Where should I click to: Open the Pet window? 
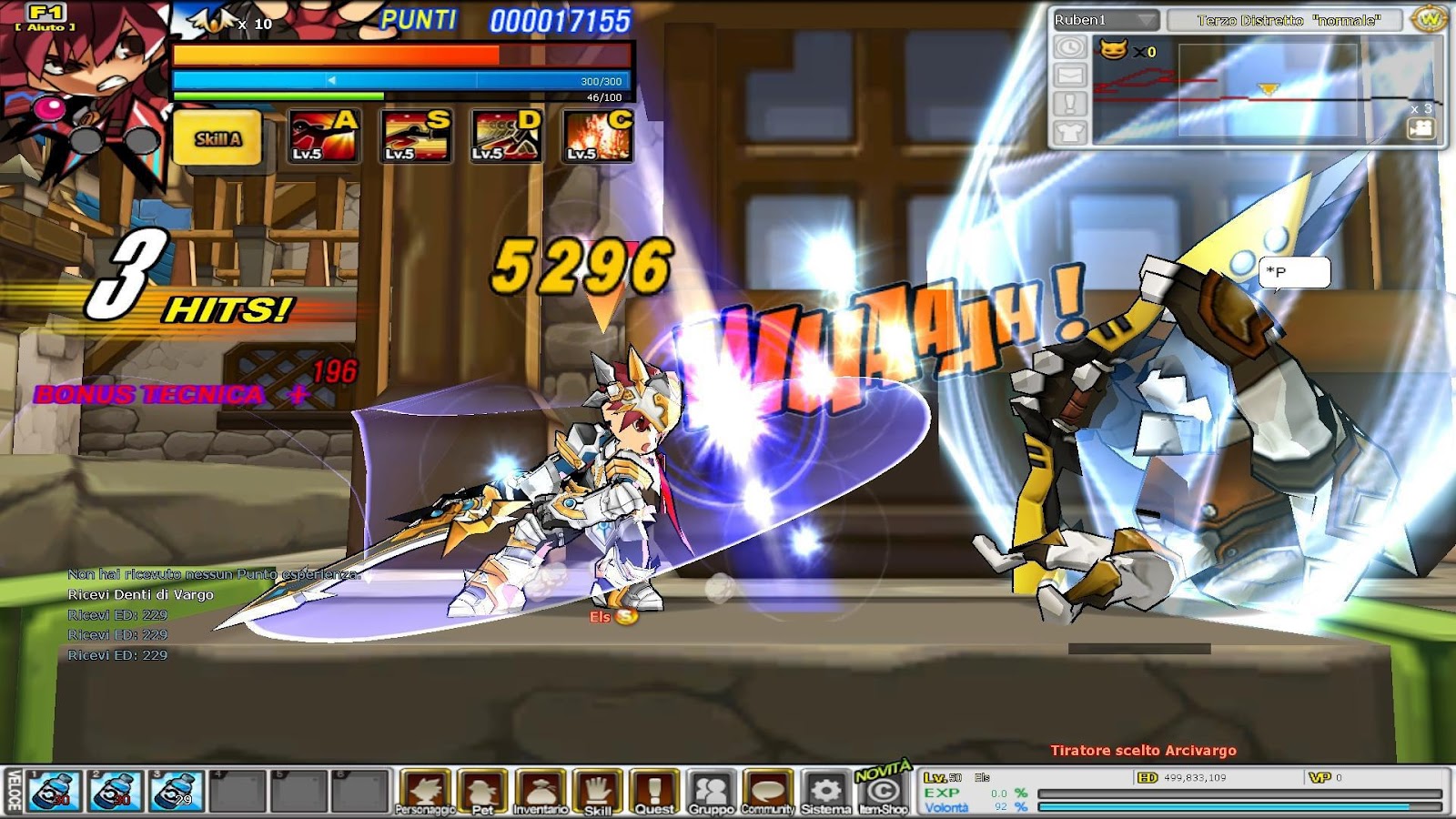(x=484, y=789)
